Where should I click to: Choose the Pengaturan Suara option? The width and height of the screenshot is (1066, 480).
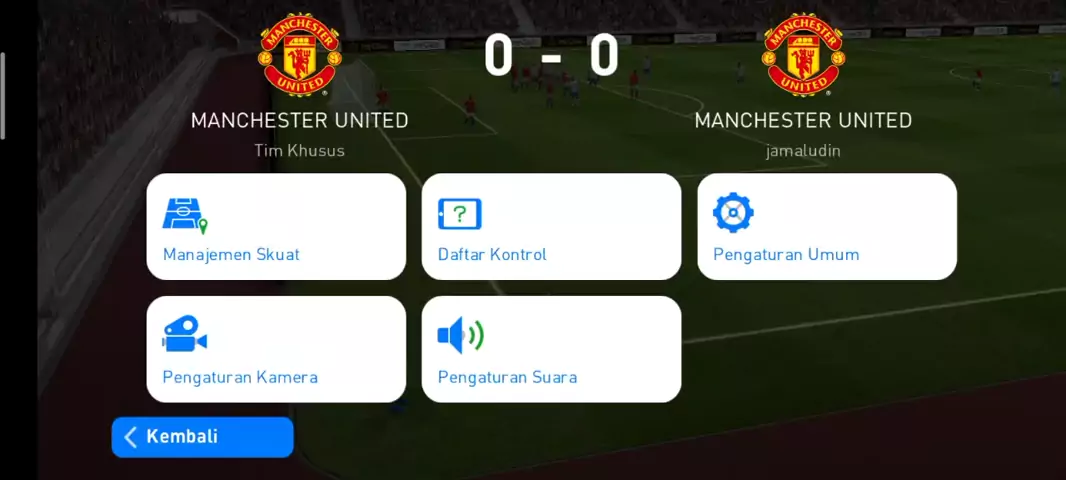pyautogui.click(x=551, y=349)
